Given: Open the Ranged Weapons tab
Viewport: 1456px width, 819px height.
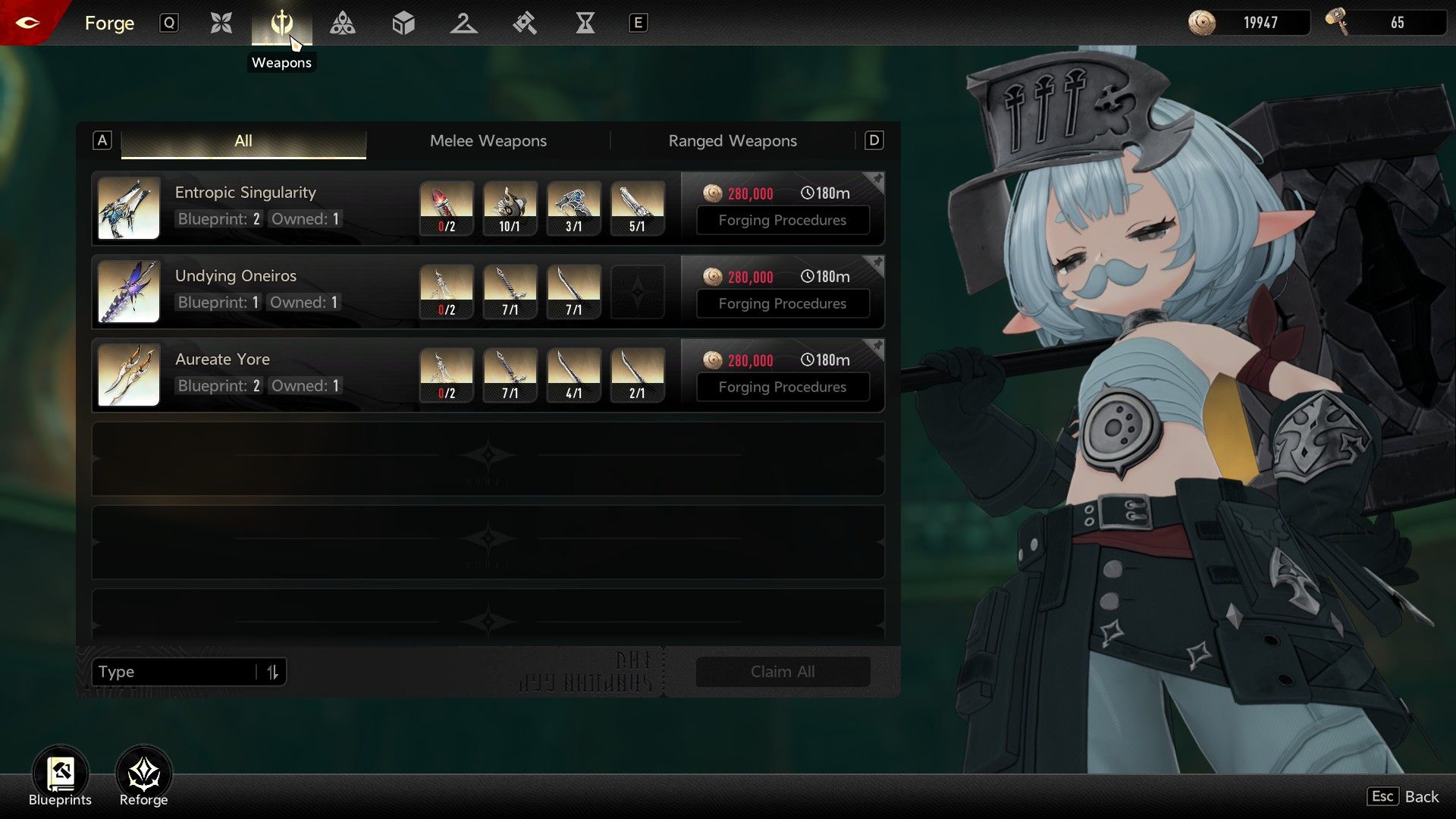Looking at the screenshot, I should (732, 141).
